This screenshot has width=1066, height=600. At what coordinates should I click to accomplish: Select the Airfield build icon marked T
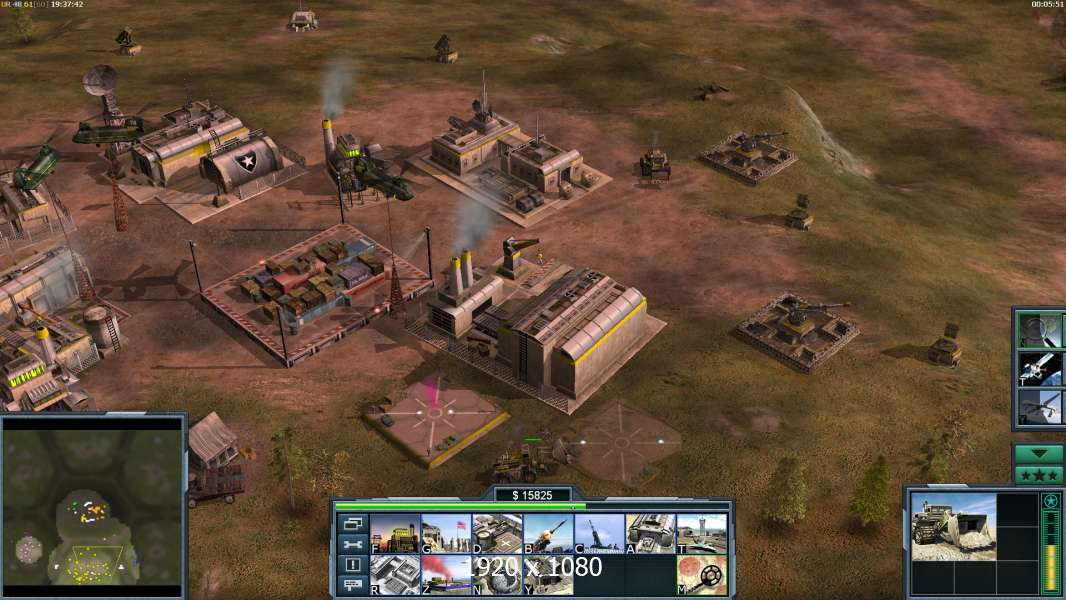tap(701, 534)
